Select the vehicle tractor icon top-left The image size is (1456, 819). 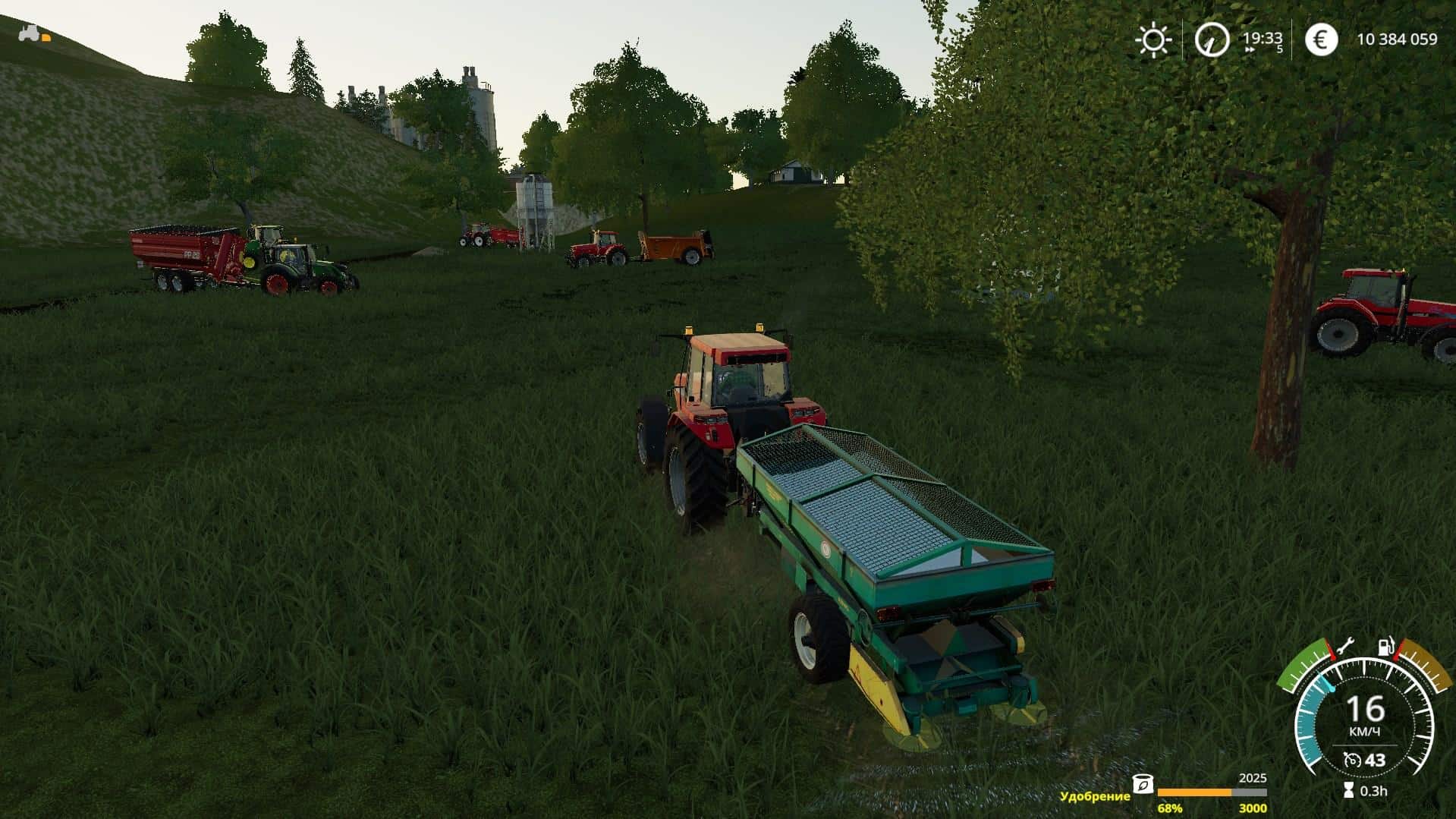(29, 34)
